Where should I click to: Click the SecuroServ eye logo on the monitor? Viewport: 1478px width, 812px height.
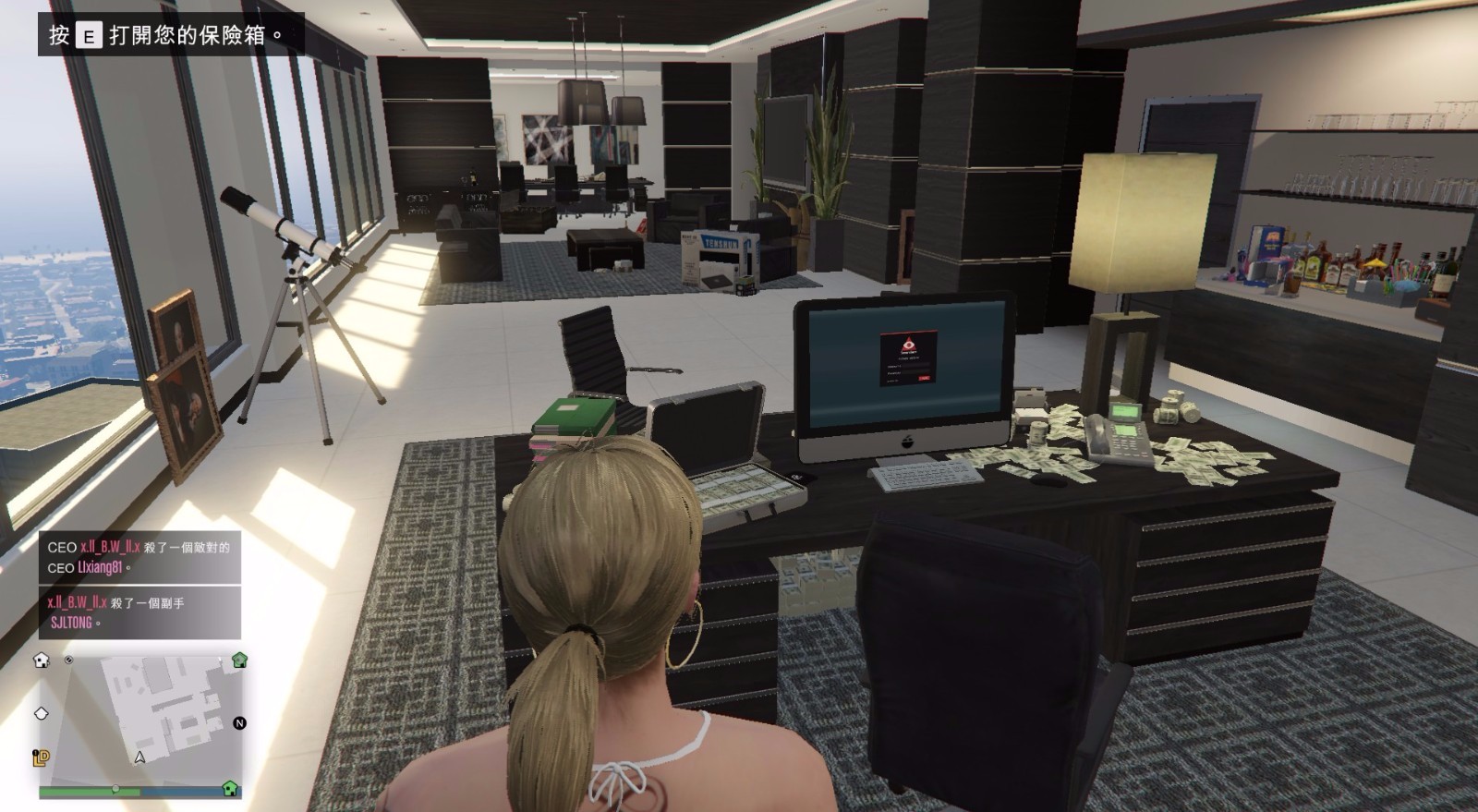point(908,344)
